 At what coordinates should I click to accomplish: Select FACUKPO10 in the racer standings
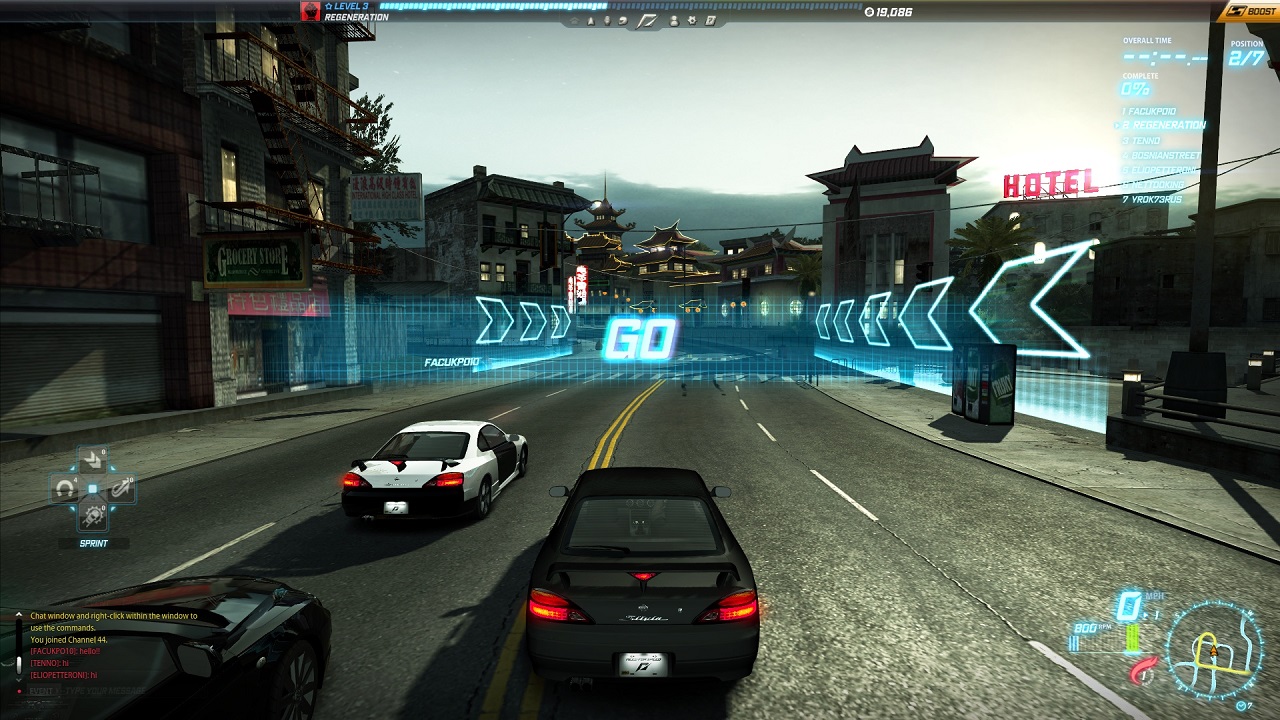tap(1149, 111)
